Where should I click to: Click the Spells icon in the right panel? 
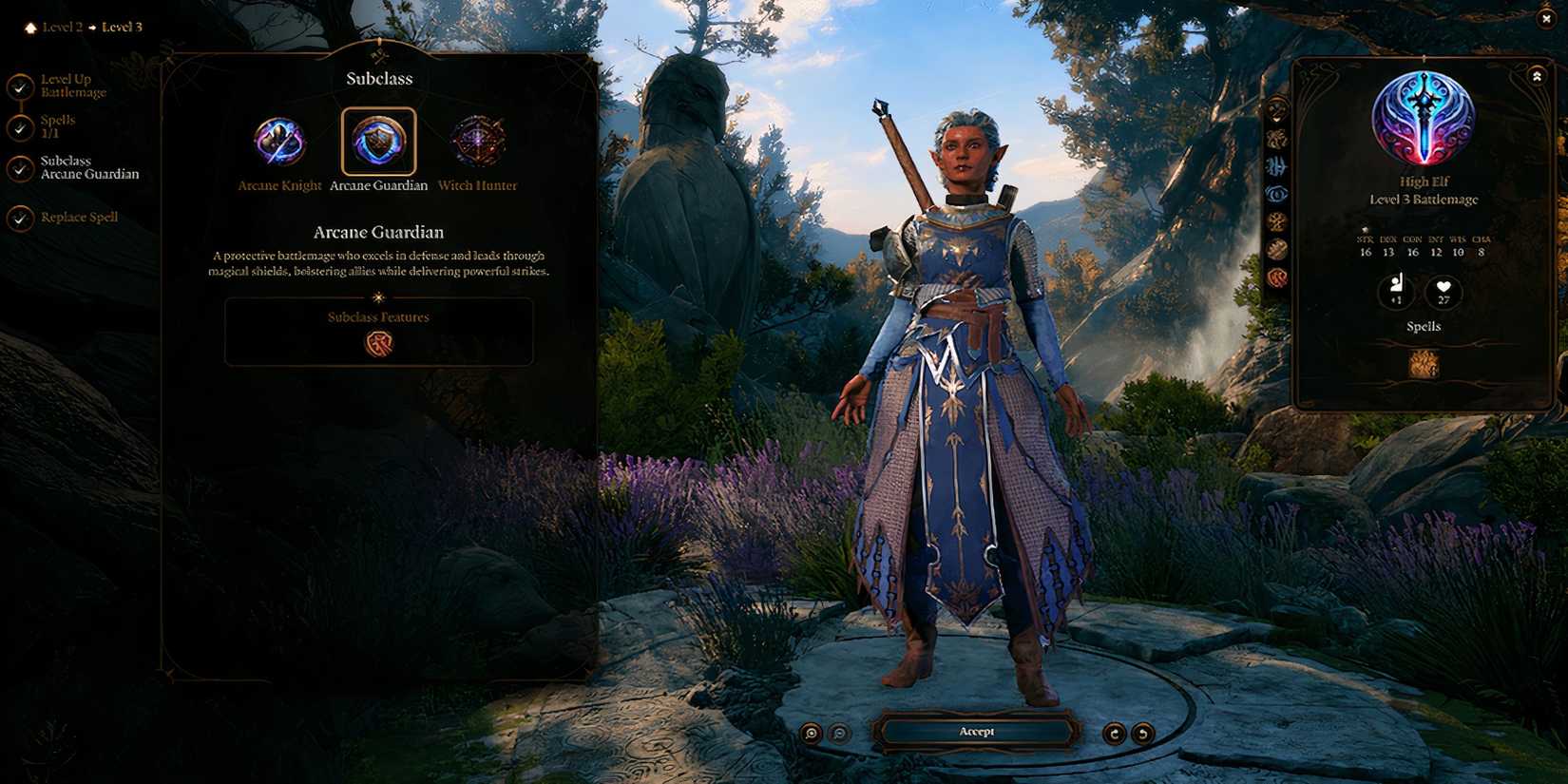(x=1423, y=362)
